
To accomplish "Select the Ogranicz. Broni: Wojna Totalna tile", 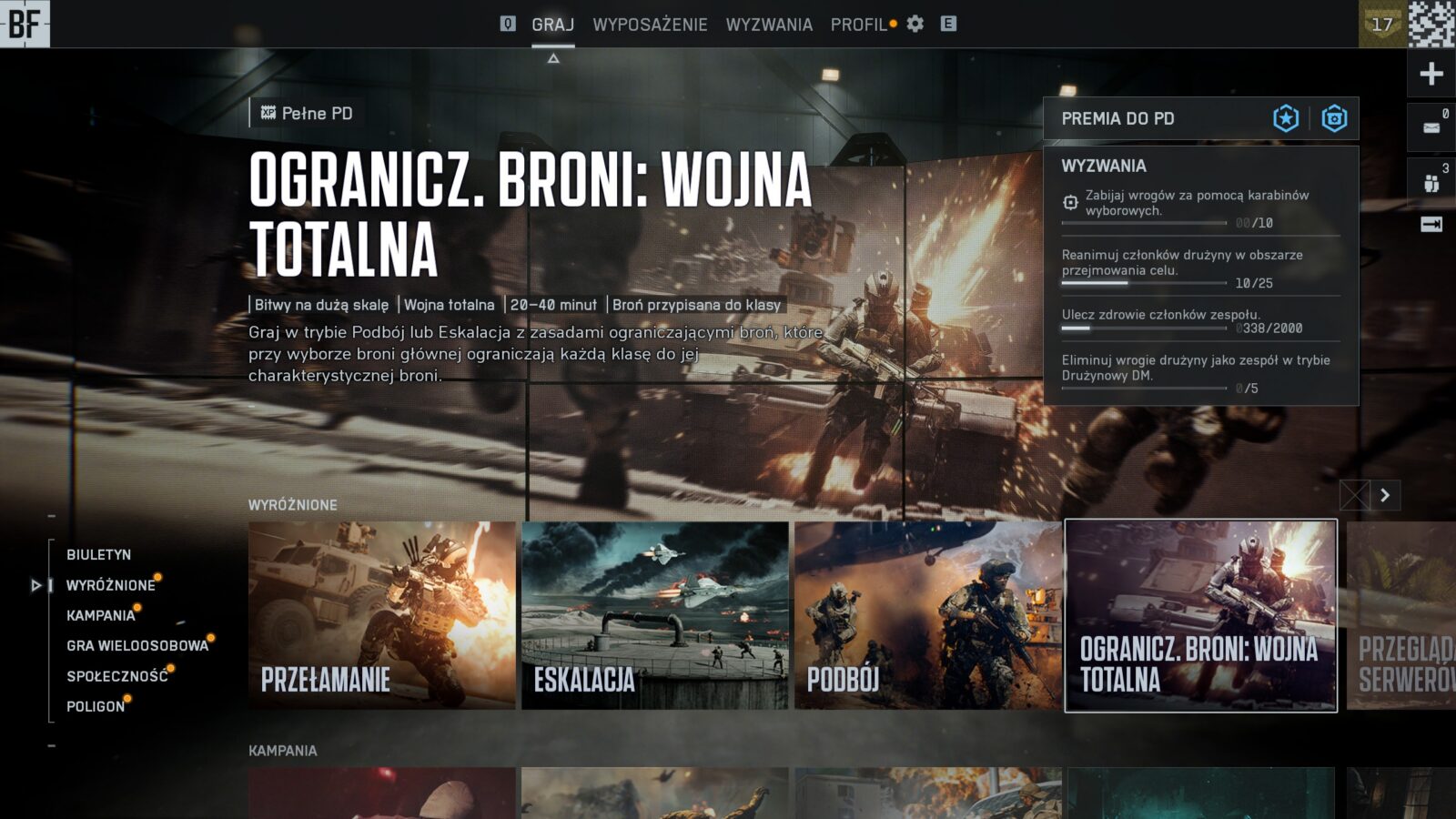I will coord(1201,615).
